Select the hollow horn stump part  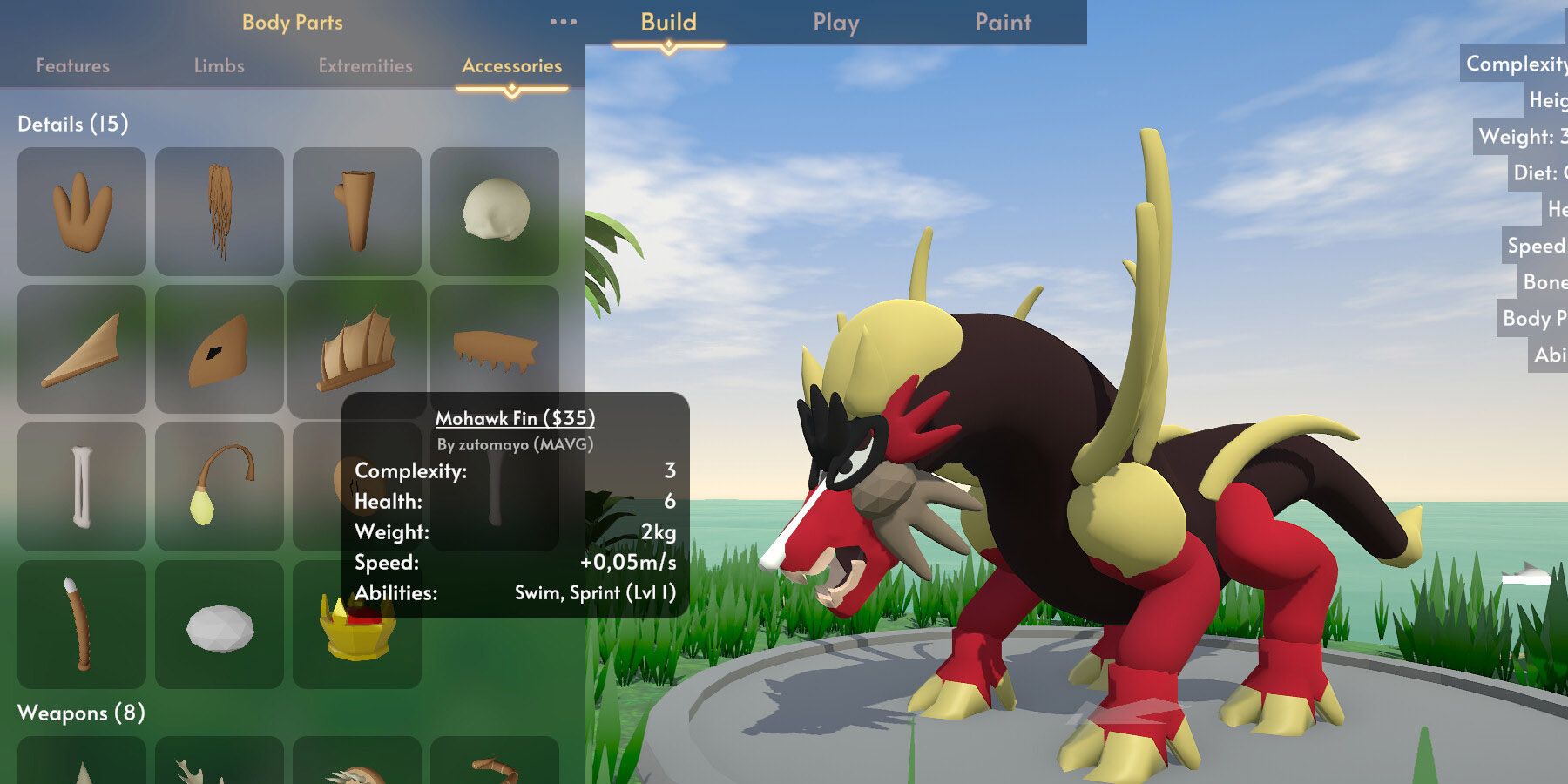360,212
